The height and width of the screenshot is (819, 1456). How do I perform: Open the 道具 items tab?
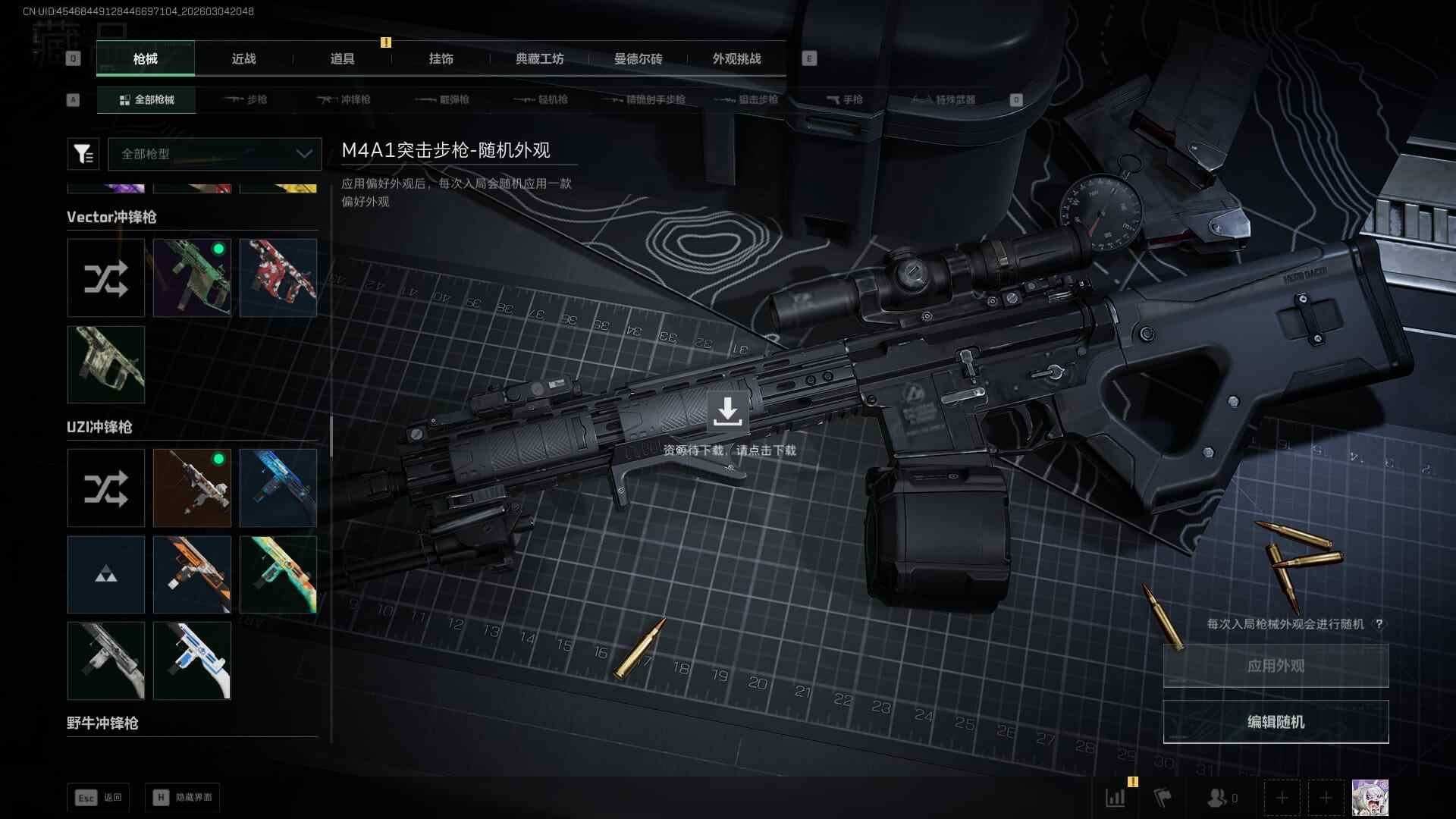click(x=342, y=58)
